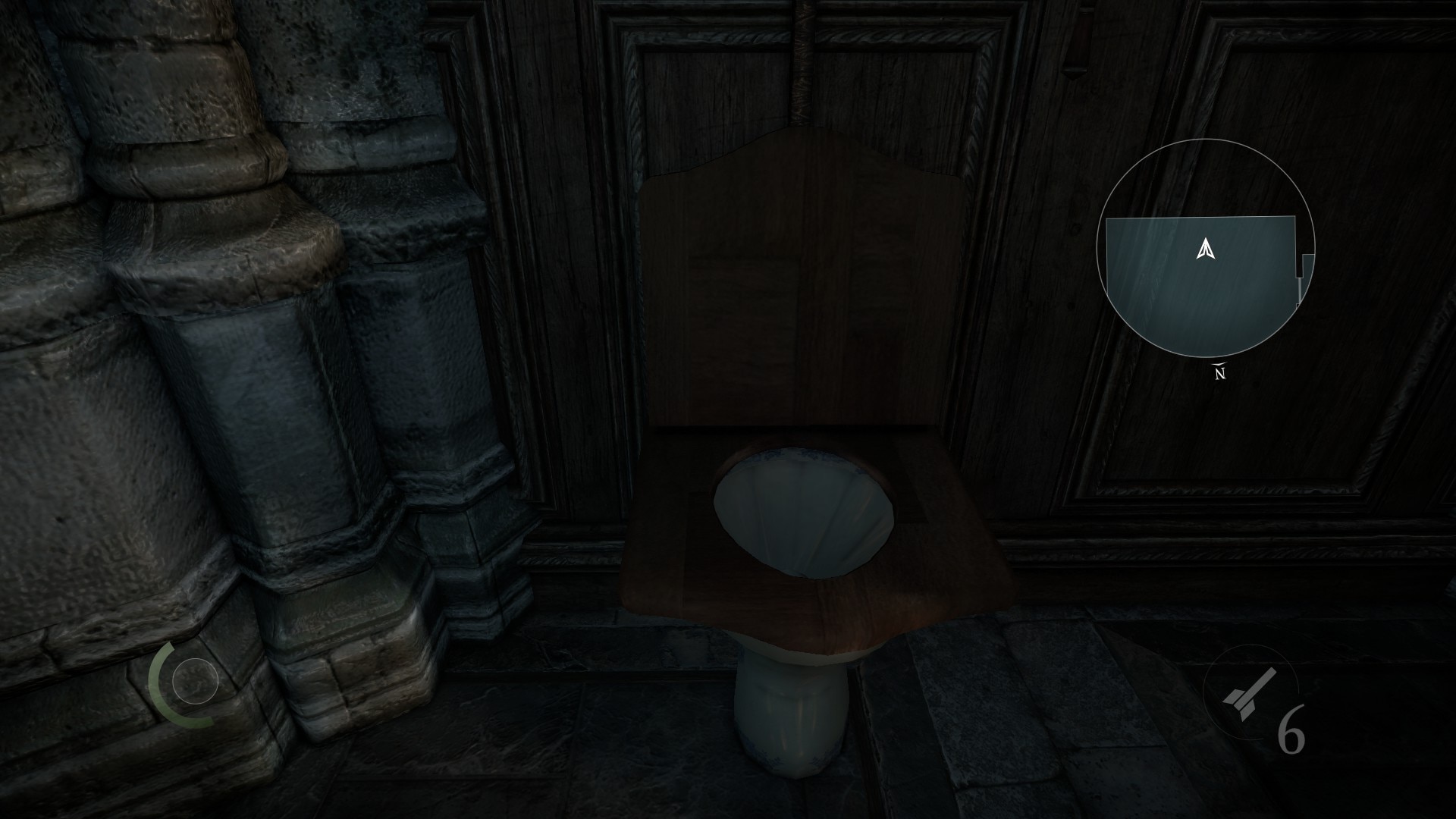Click the north 'N' compass marker
This screenshot has height=819, width=1456.
[x=1222, y=372]
